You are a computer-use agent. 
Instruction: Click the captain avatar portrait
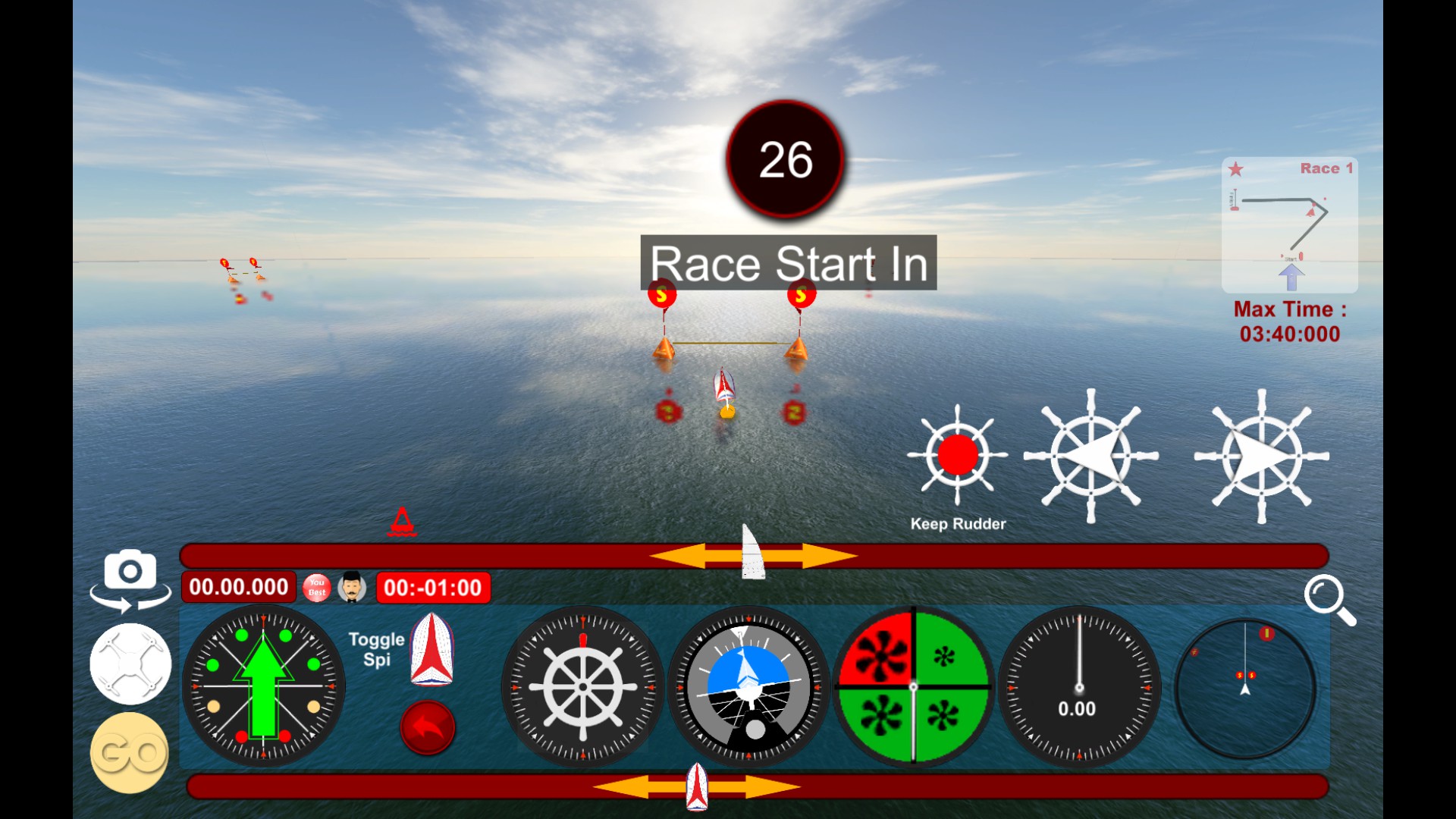[351, 586]
